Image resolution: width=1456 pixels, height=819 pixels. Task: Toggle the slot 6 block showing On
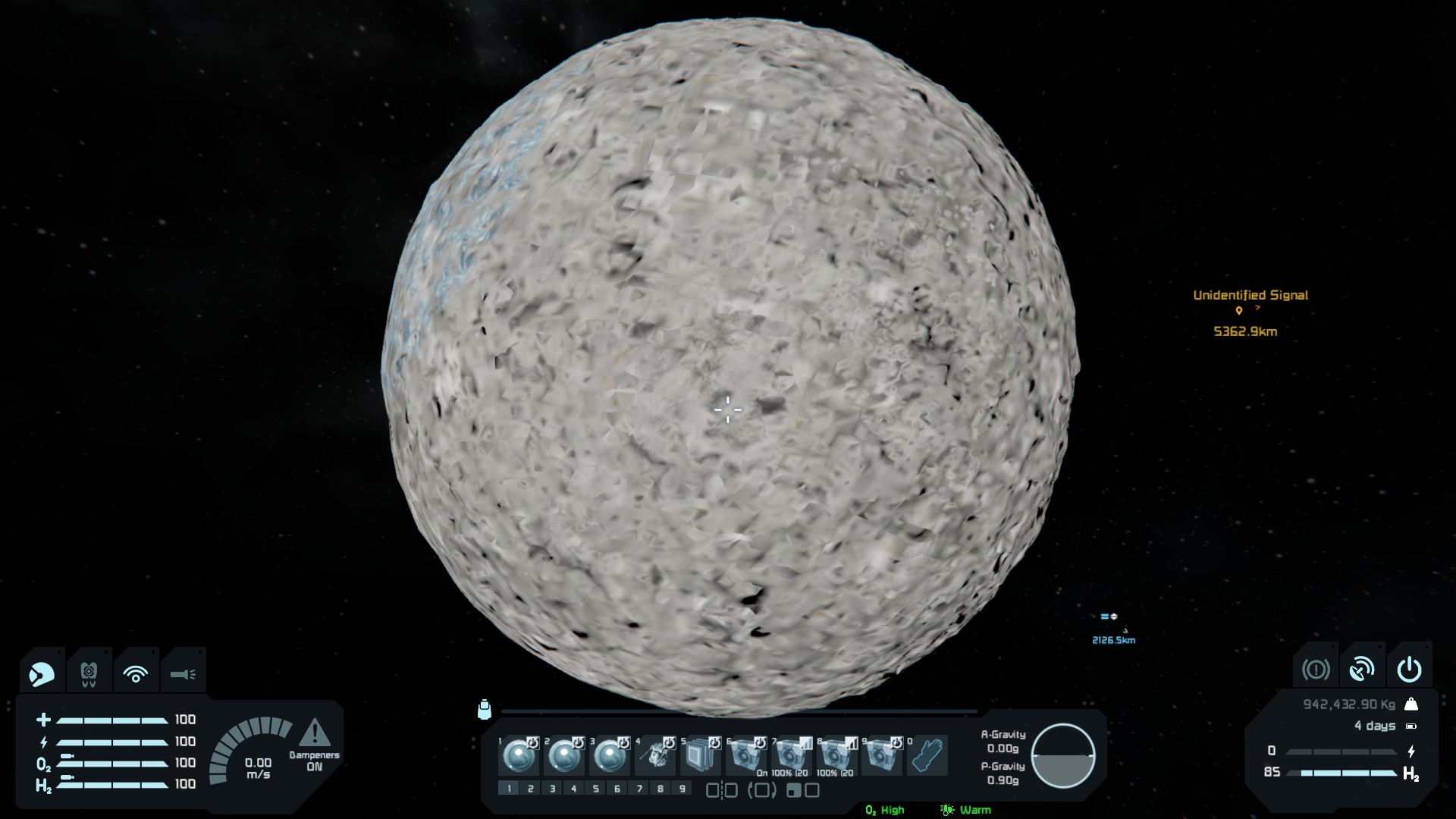point(745,756)
